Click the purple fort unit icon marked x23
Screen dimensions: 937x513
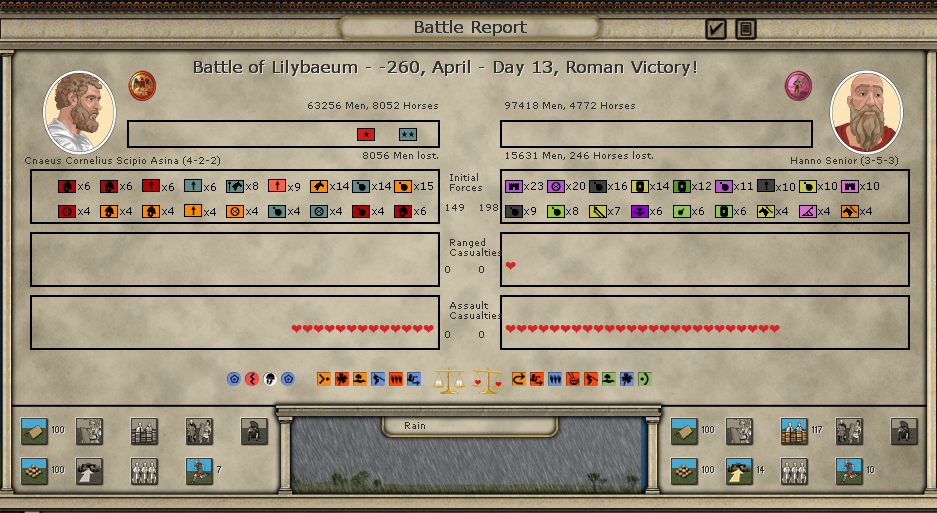514,186
